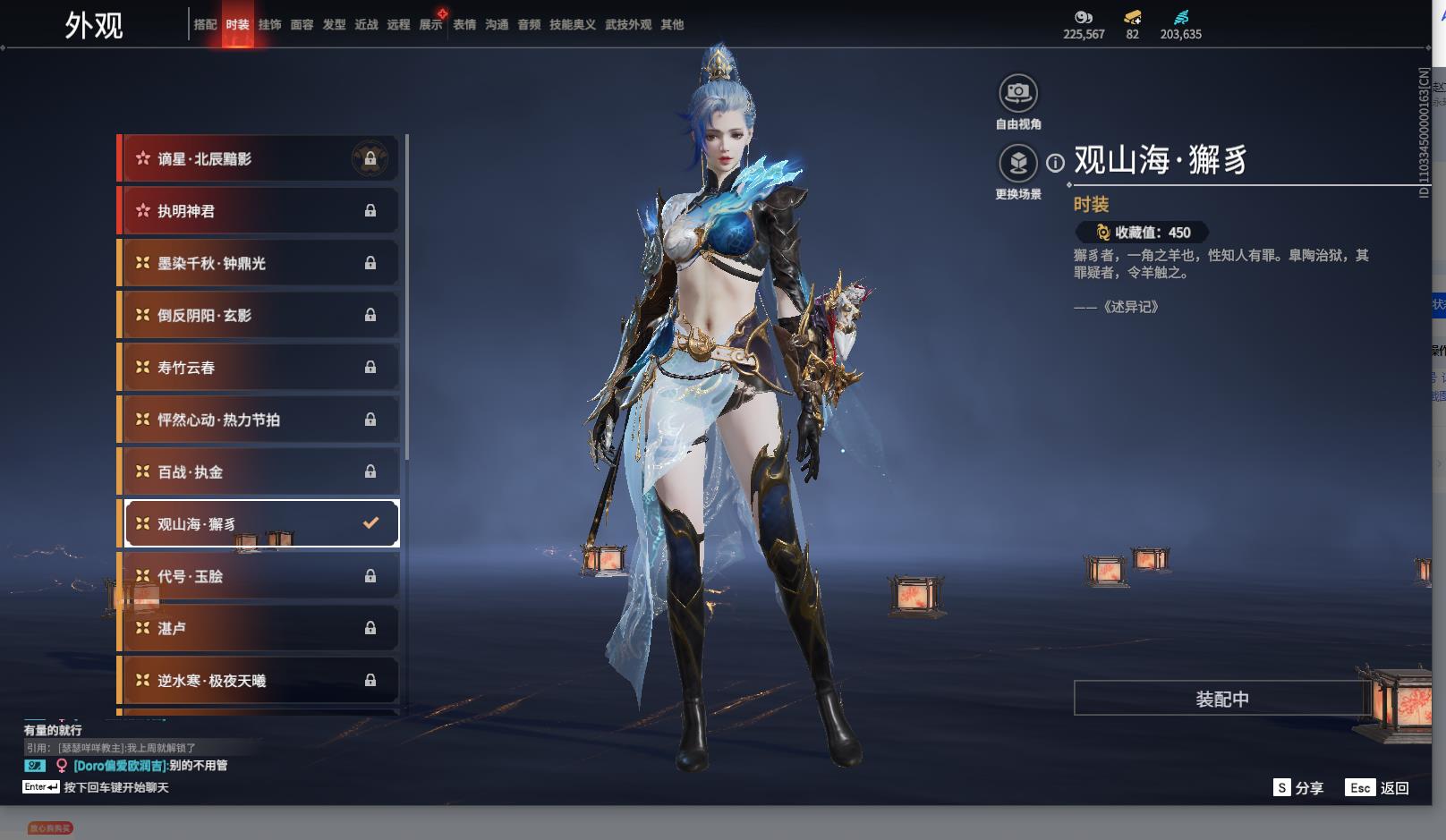The image size is (1446, 840).
Task: Open the outfit info icon
Action: tap(1056, 163)
